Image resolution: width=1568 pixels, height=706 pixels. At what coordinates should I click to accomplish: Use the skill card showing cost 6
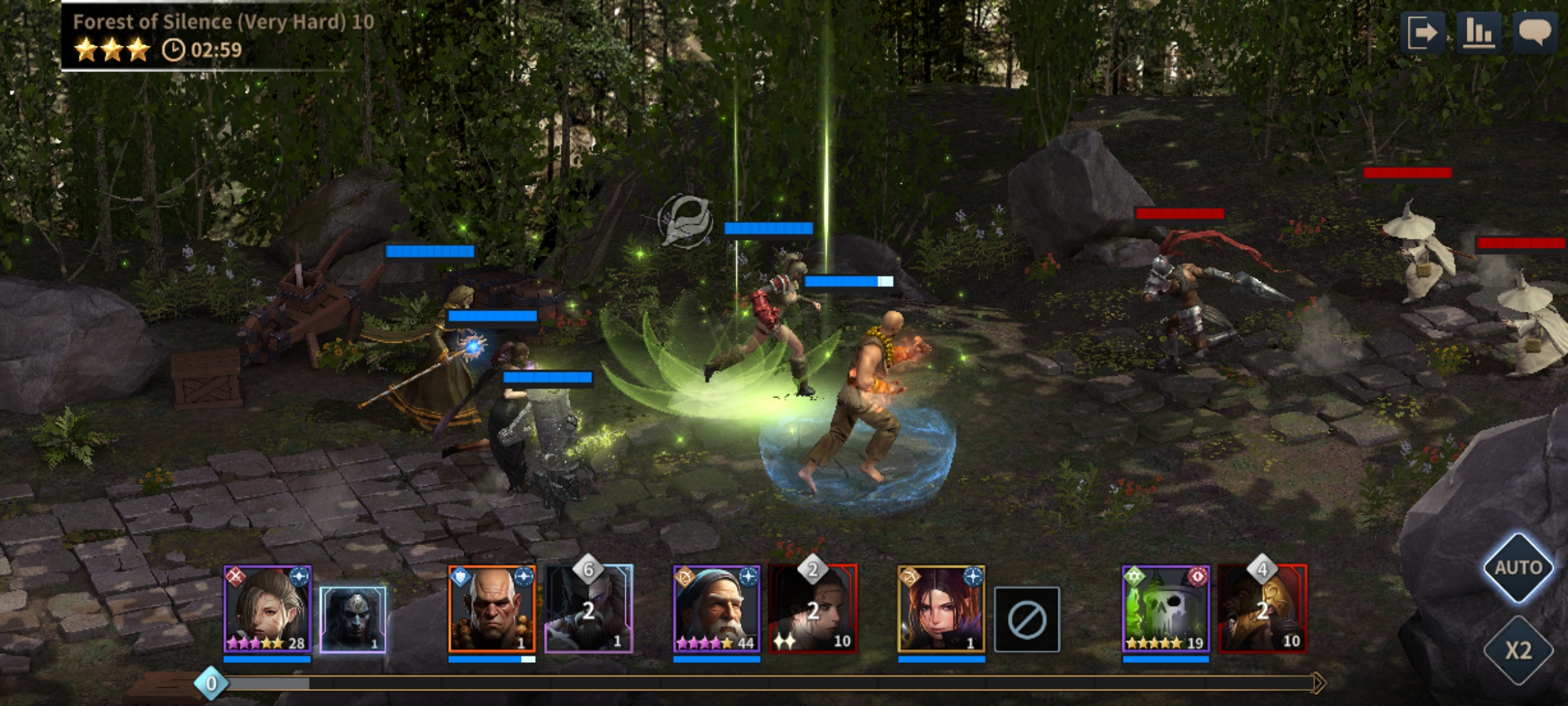point(589,609)
